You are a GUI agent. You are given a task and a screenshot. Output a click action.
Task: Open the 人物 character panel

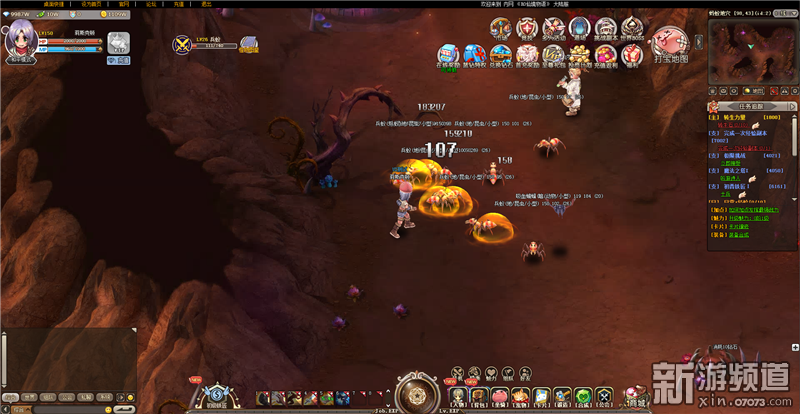[459, 398]
